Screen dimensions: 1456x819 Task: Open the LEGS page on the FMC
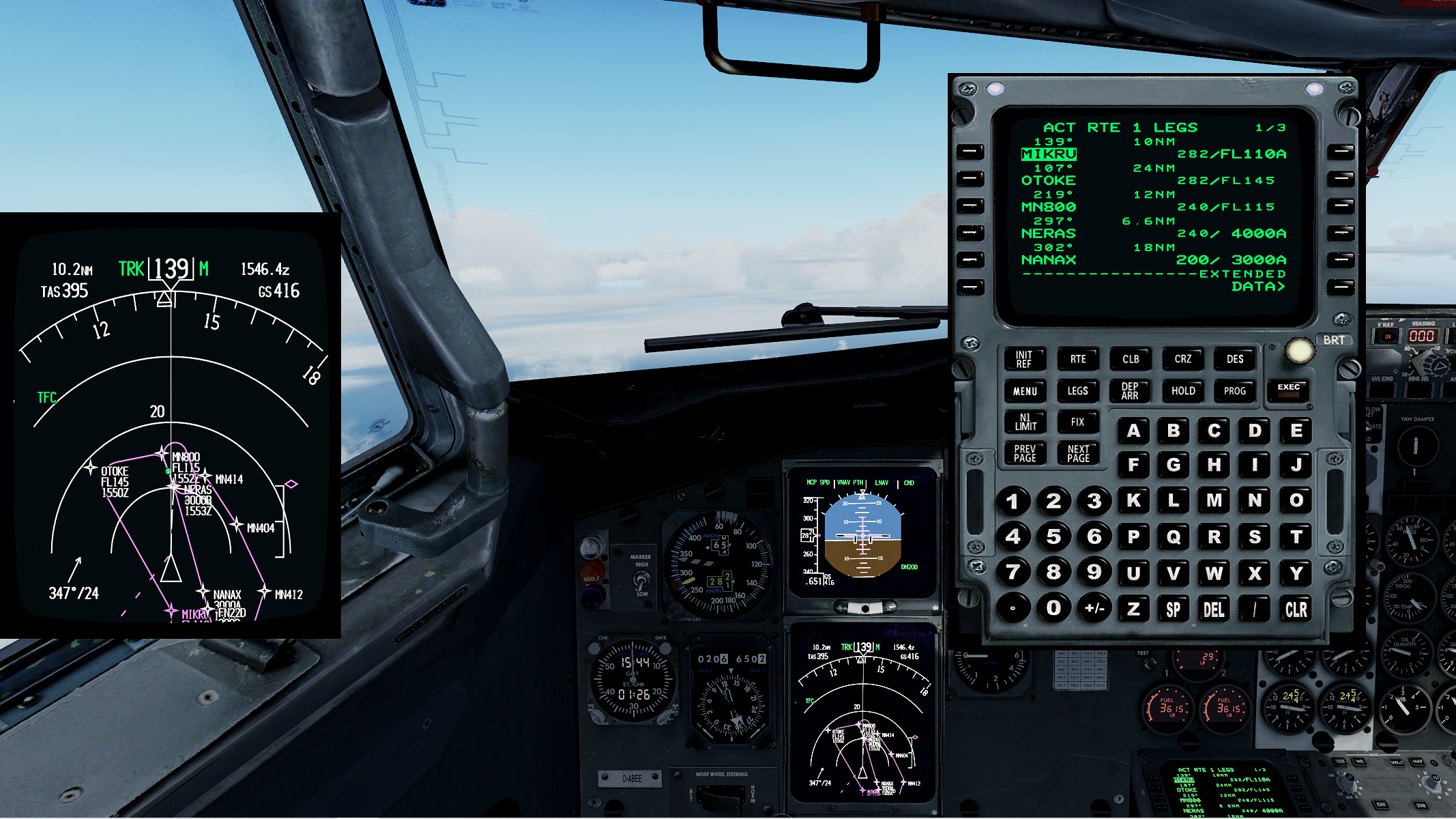(x=1077, y=390)
